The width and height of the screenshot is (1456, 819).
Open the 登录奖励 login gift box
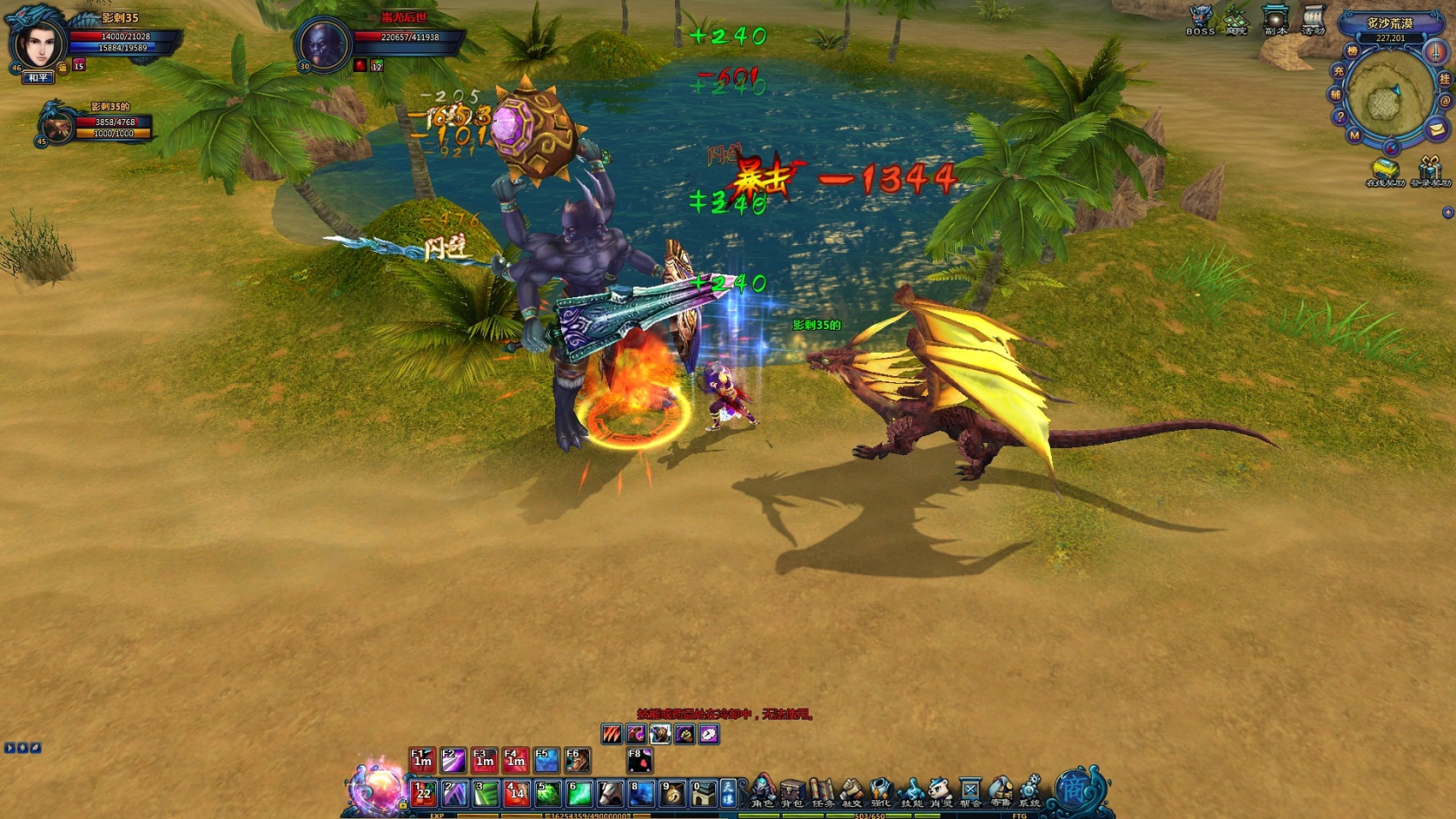tap(1429, 170)
